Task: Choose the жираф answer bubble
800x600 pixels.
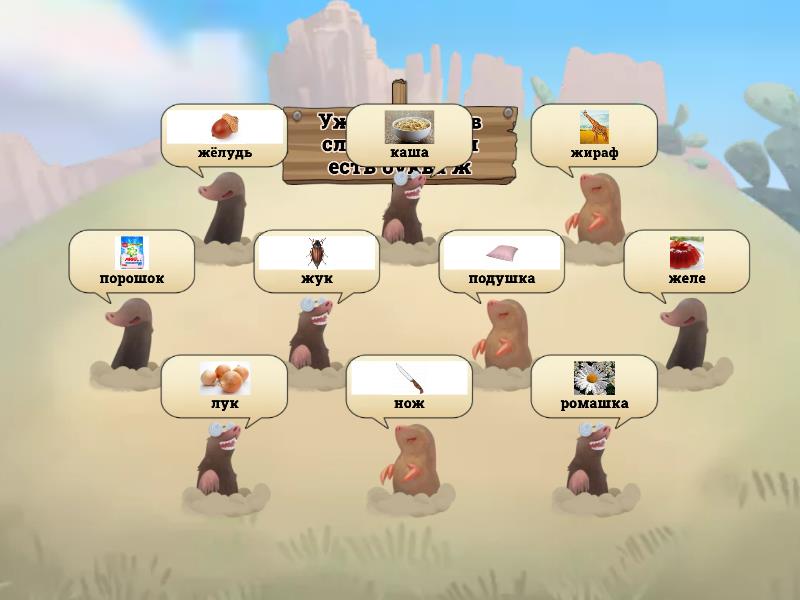Action: 594,135
